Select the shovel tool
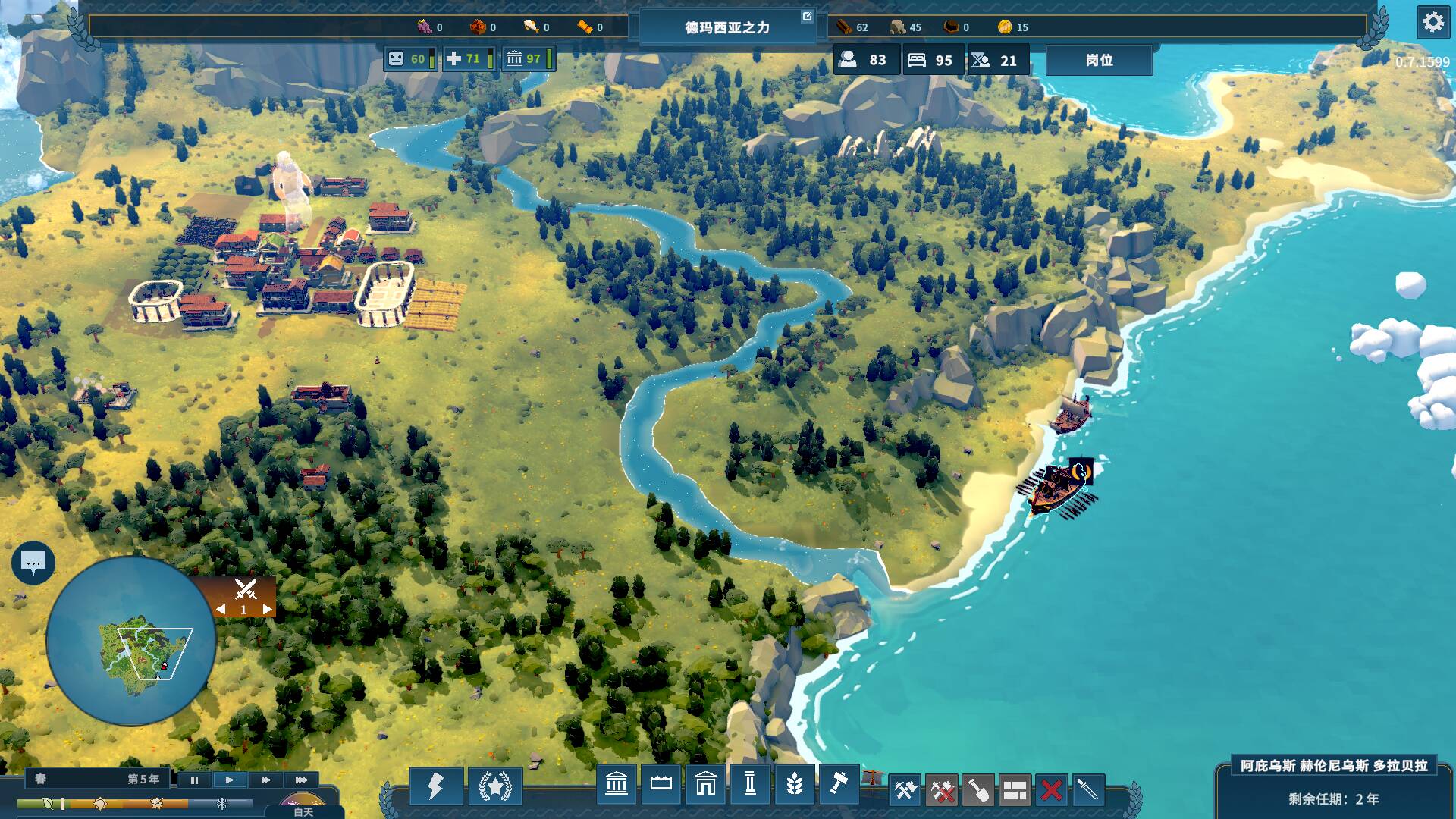The image size is (1456, 819). pyautogui.click(x=978, y=791)
